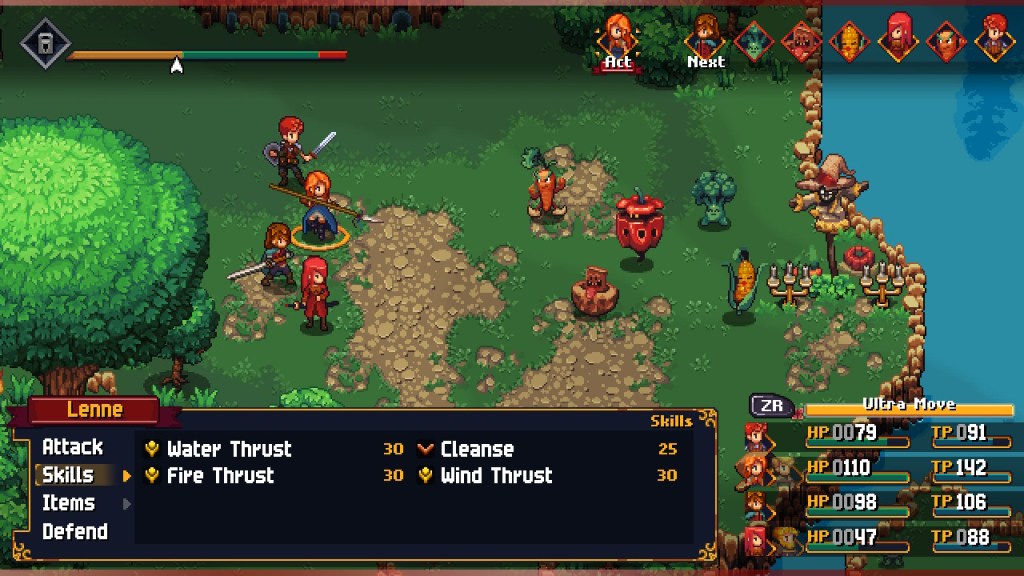Viewport: 1024px width, 576px height.
Task: Select the Act portrait in the turn order
Action: [x=617, y=38]
